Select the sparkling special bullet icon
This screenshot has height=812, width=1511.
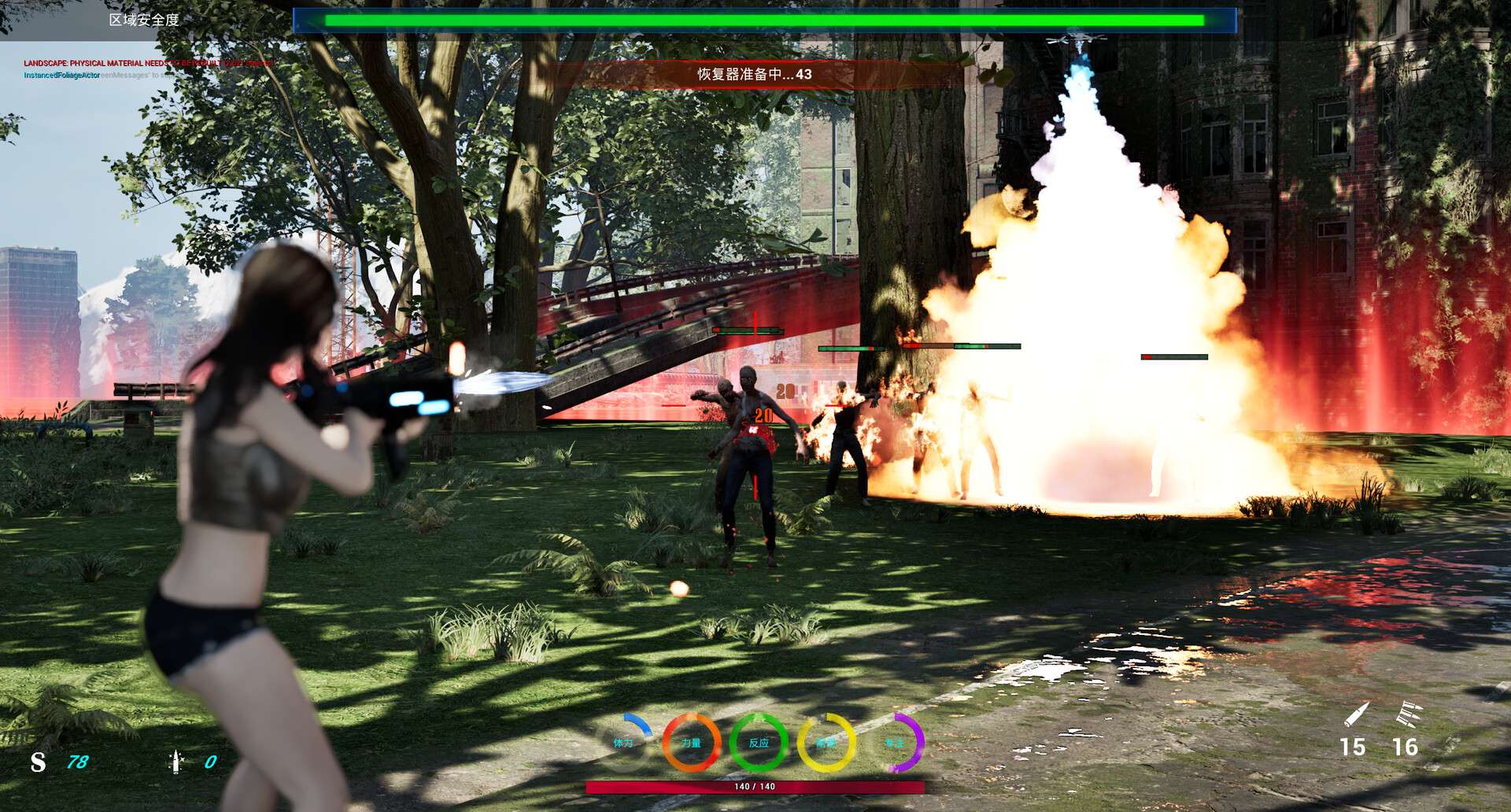pos(176,761)
